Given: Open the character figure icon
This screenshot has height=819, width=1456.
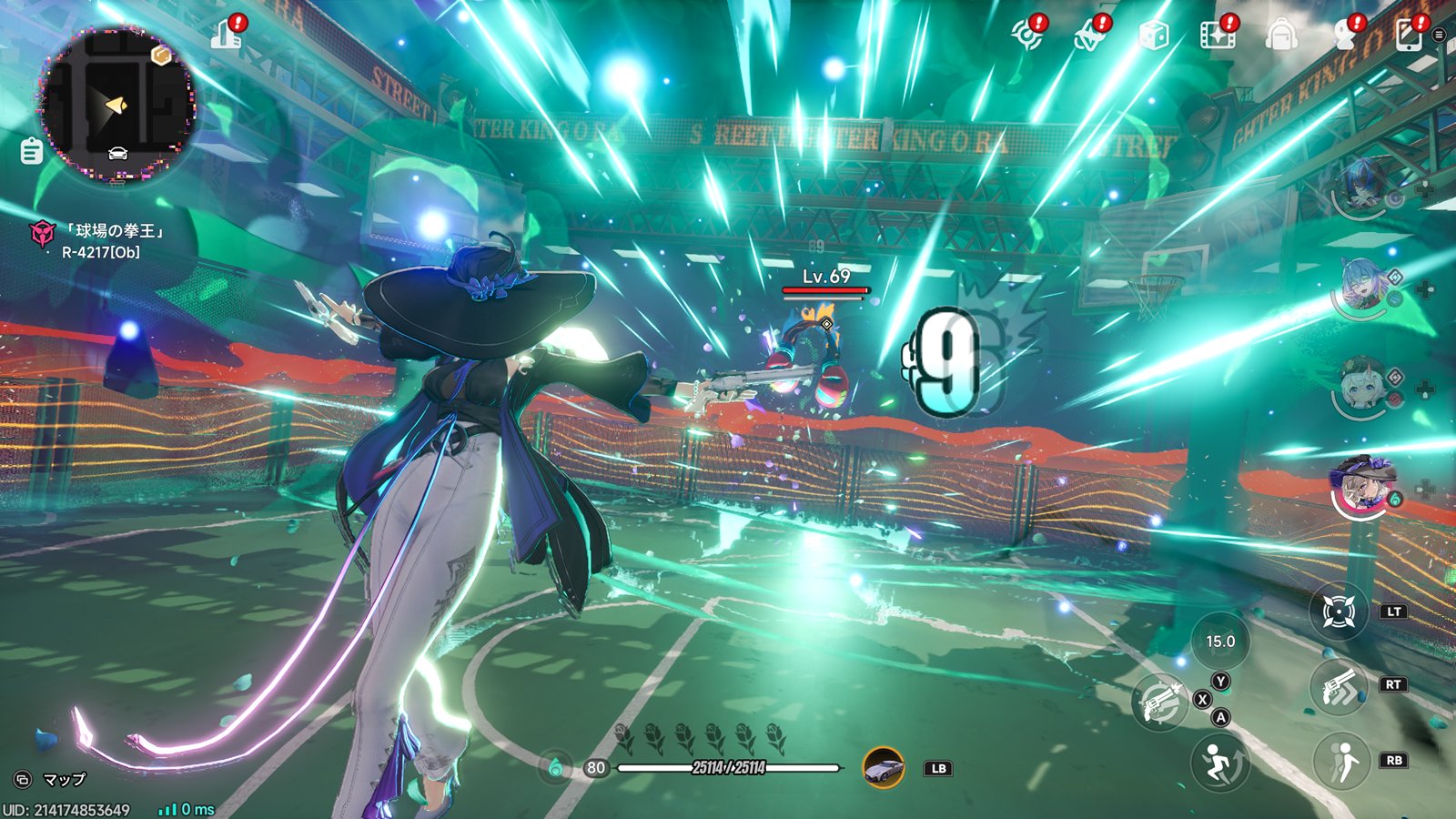Looking at the screenshot, I should pyautogui.click(x=1345, y=35).
